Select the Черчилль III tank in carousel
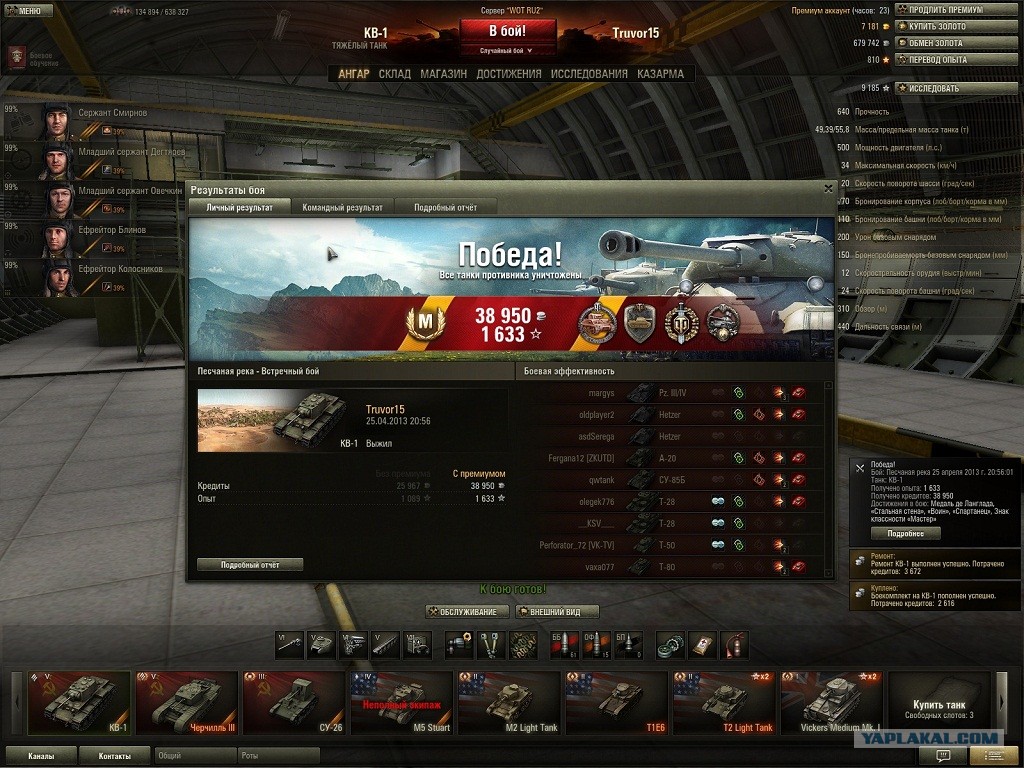The height and width of the screenshot is (768, 1024). [x=187, y=702]
